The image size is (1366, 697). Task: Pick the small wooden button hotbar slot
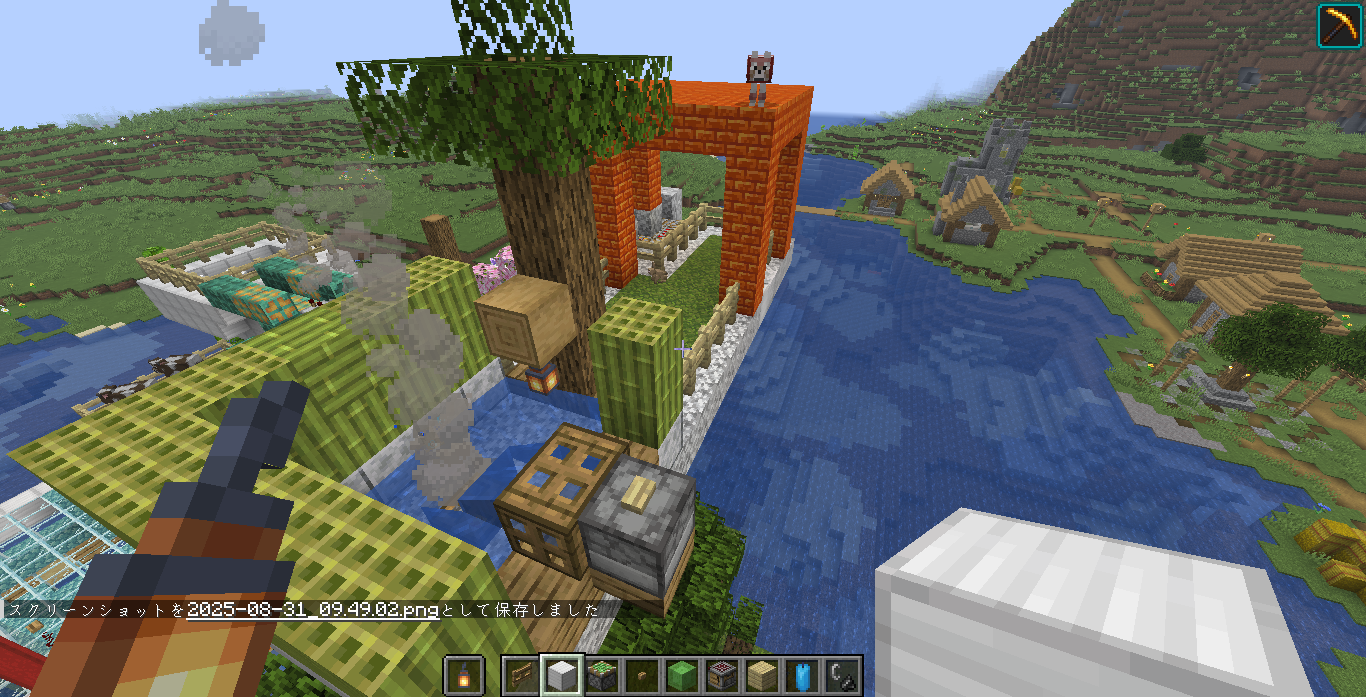(x=641, y=676)
